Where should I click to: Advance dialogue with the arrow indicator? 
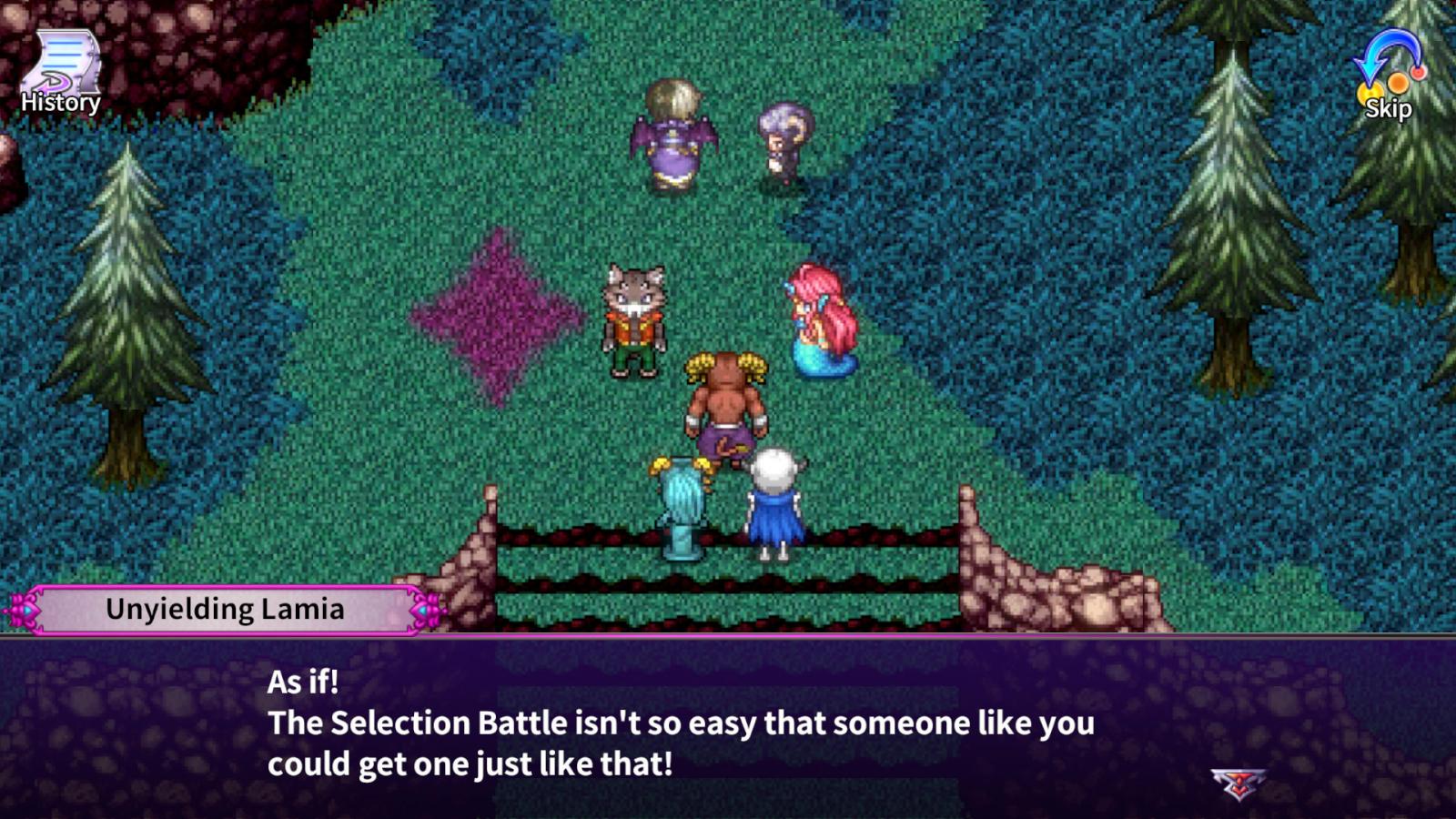[1238, 783]
